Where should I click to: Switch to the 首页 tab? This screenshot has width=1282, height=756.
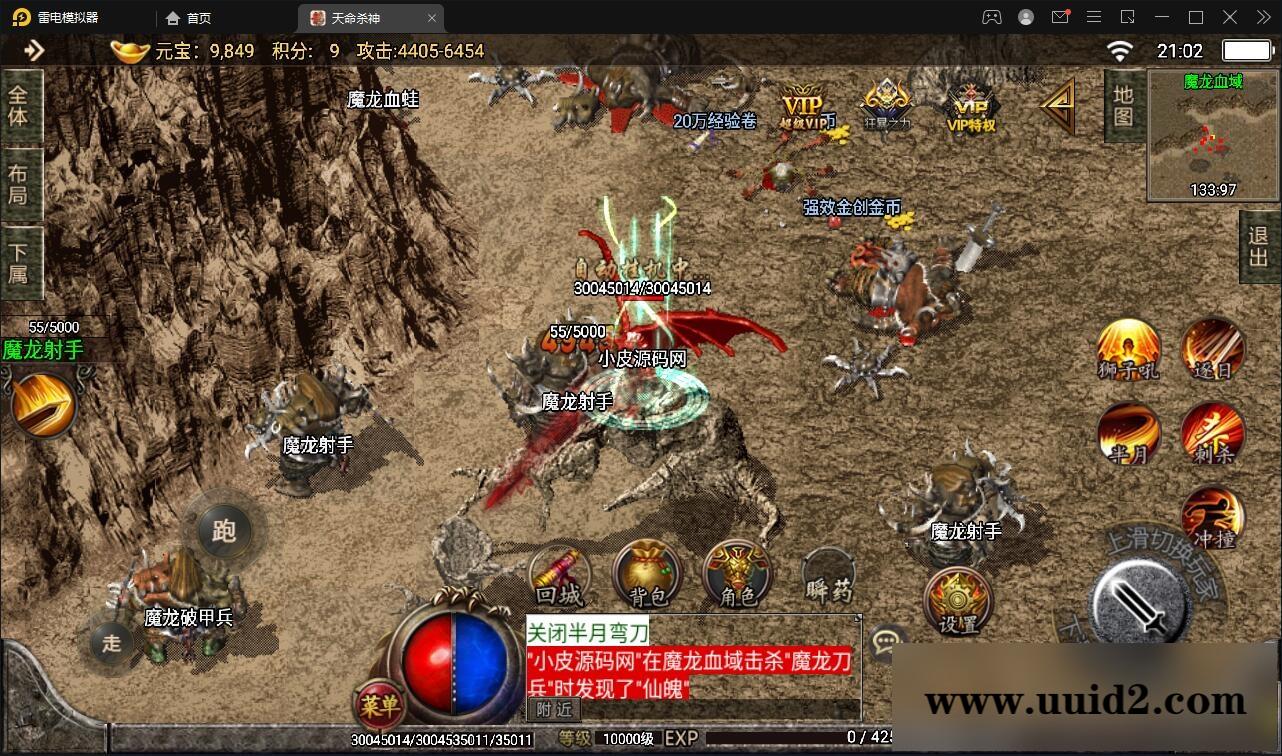(193, 17)
